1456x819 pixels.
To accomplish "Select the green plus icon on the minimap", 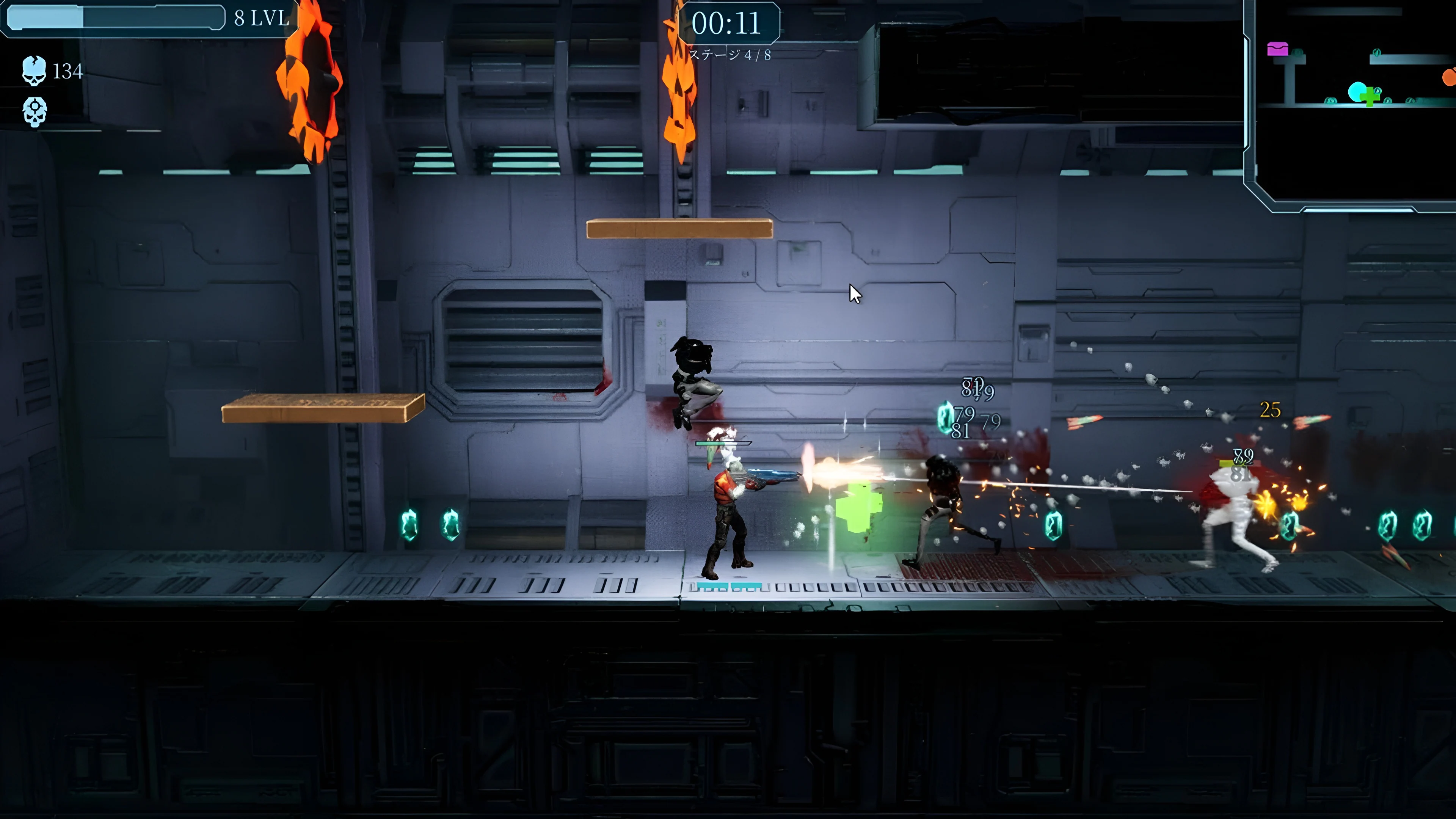I will [1370, 97].
